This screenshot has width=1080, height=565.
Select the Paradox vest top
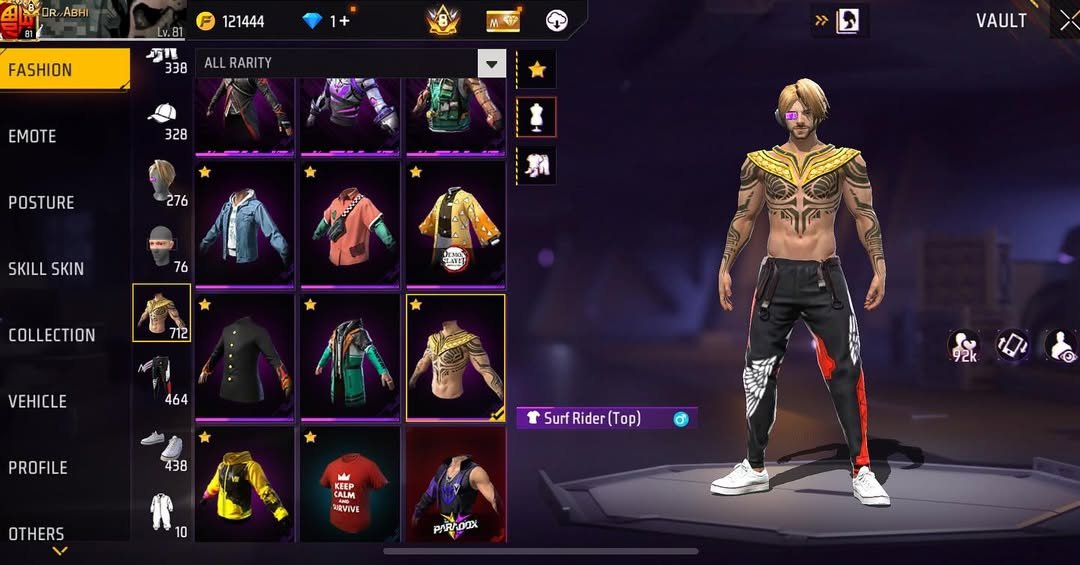click(455, 485)
